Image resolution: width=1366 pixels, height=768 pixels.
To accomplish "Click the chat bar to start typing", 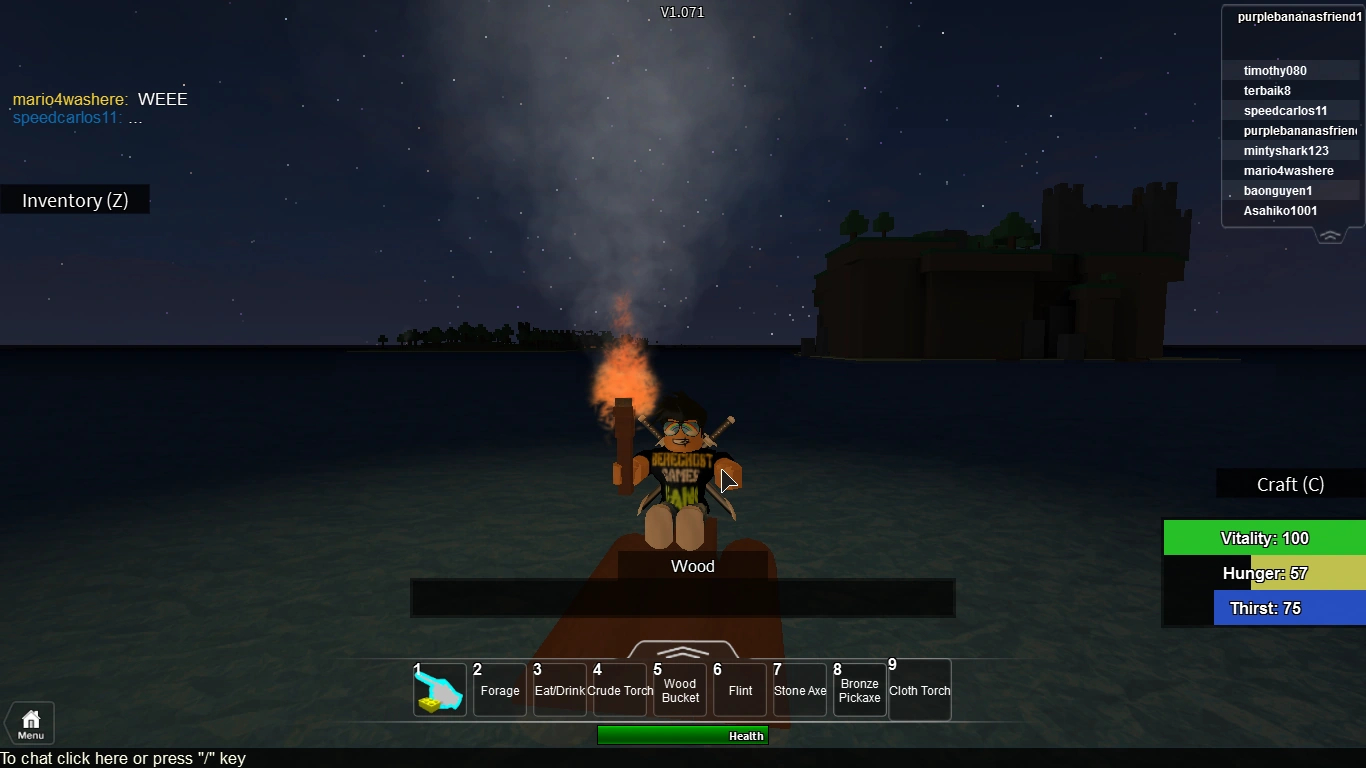I will coord(123,758).
